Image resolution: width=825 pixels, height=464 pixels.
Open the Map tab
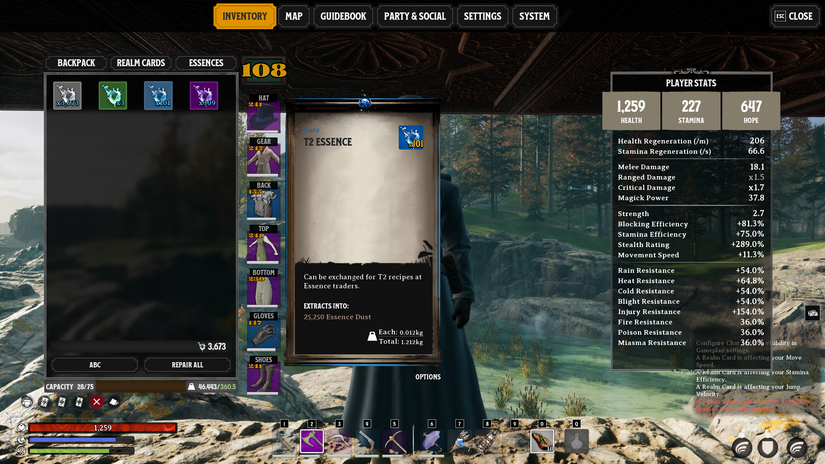tap(293, 16)
